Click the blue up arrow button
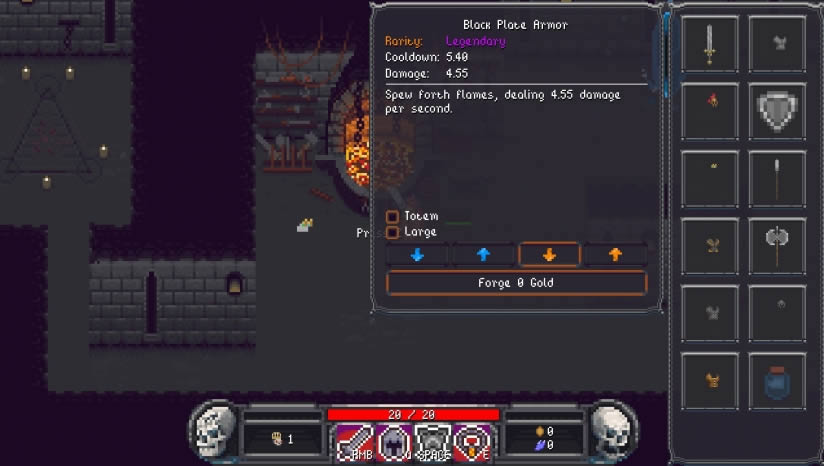This screenshot has height=466, width=824. click(483, 255)
